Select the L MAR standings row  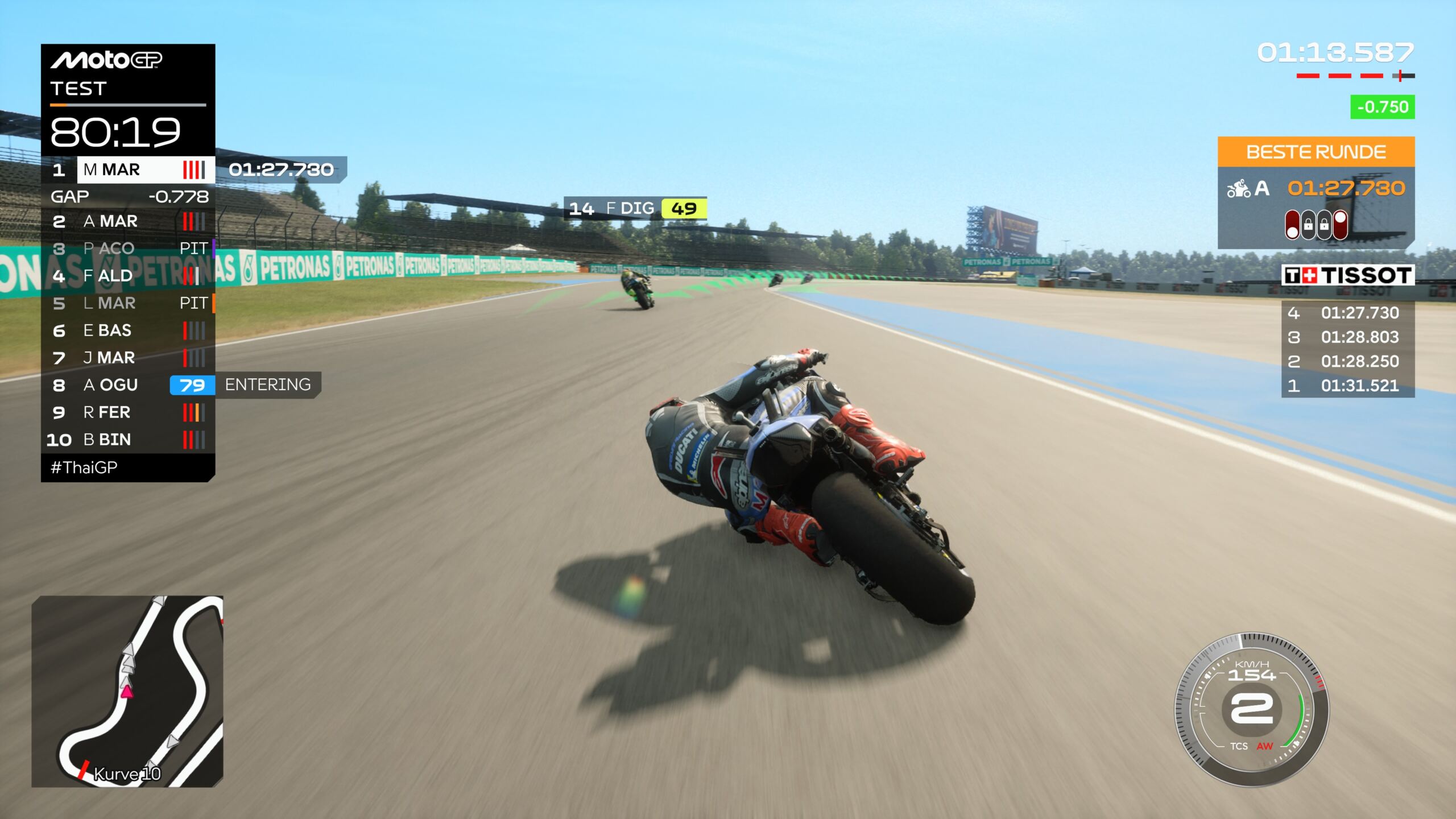[x=128, y=303]
